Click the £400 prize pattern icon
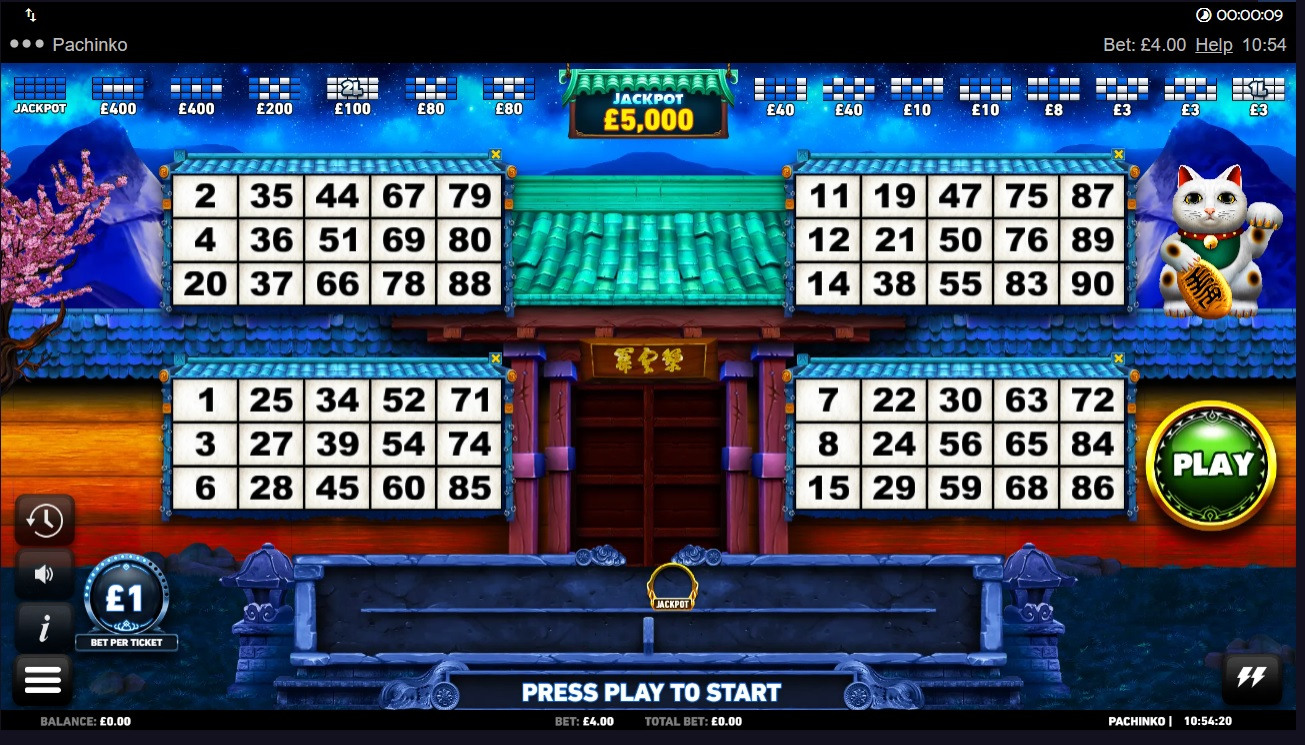This screenshot has height=745, width=1305. 118,90
